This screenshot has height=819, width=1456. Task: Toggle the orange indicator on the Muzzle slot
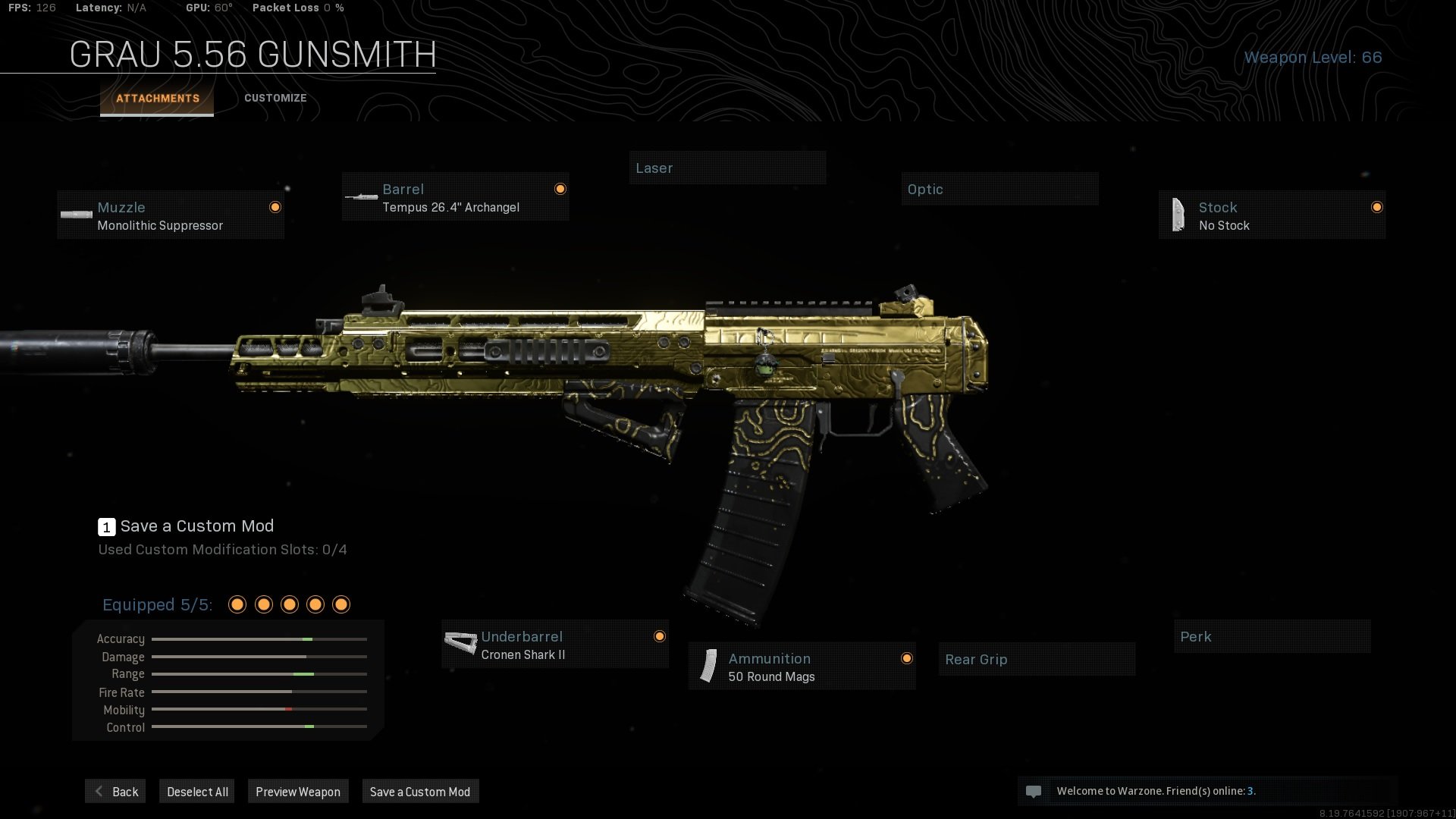coord(275,207)
